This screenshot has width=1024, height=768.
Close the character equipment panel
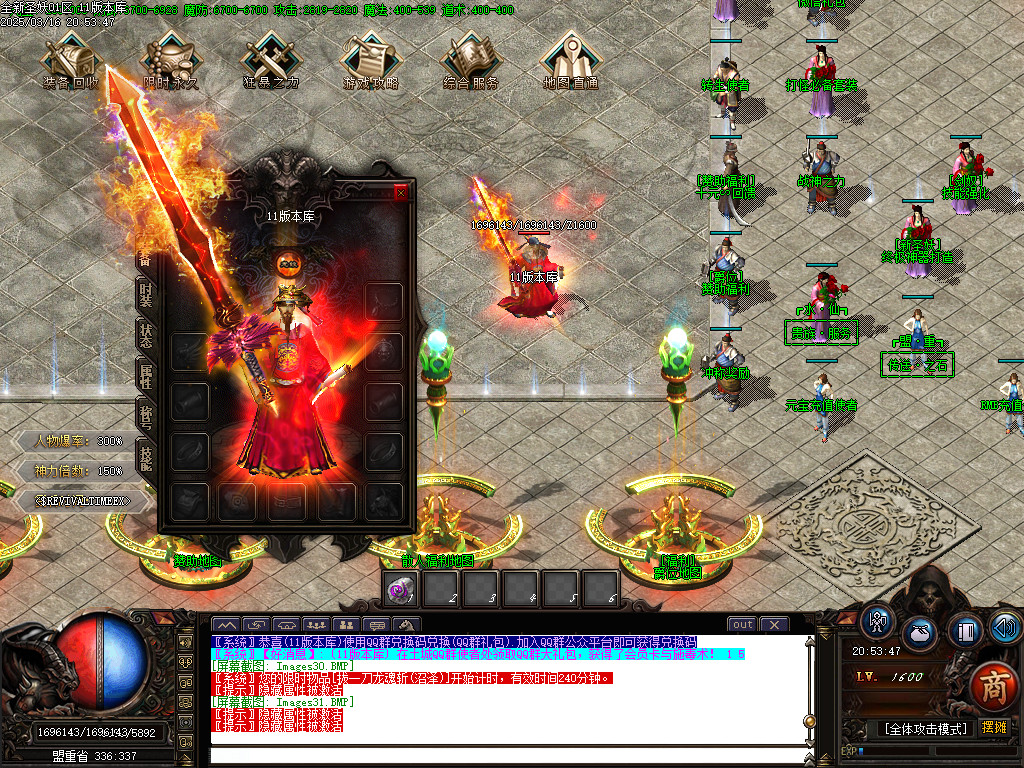point(402,192)
